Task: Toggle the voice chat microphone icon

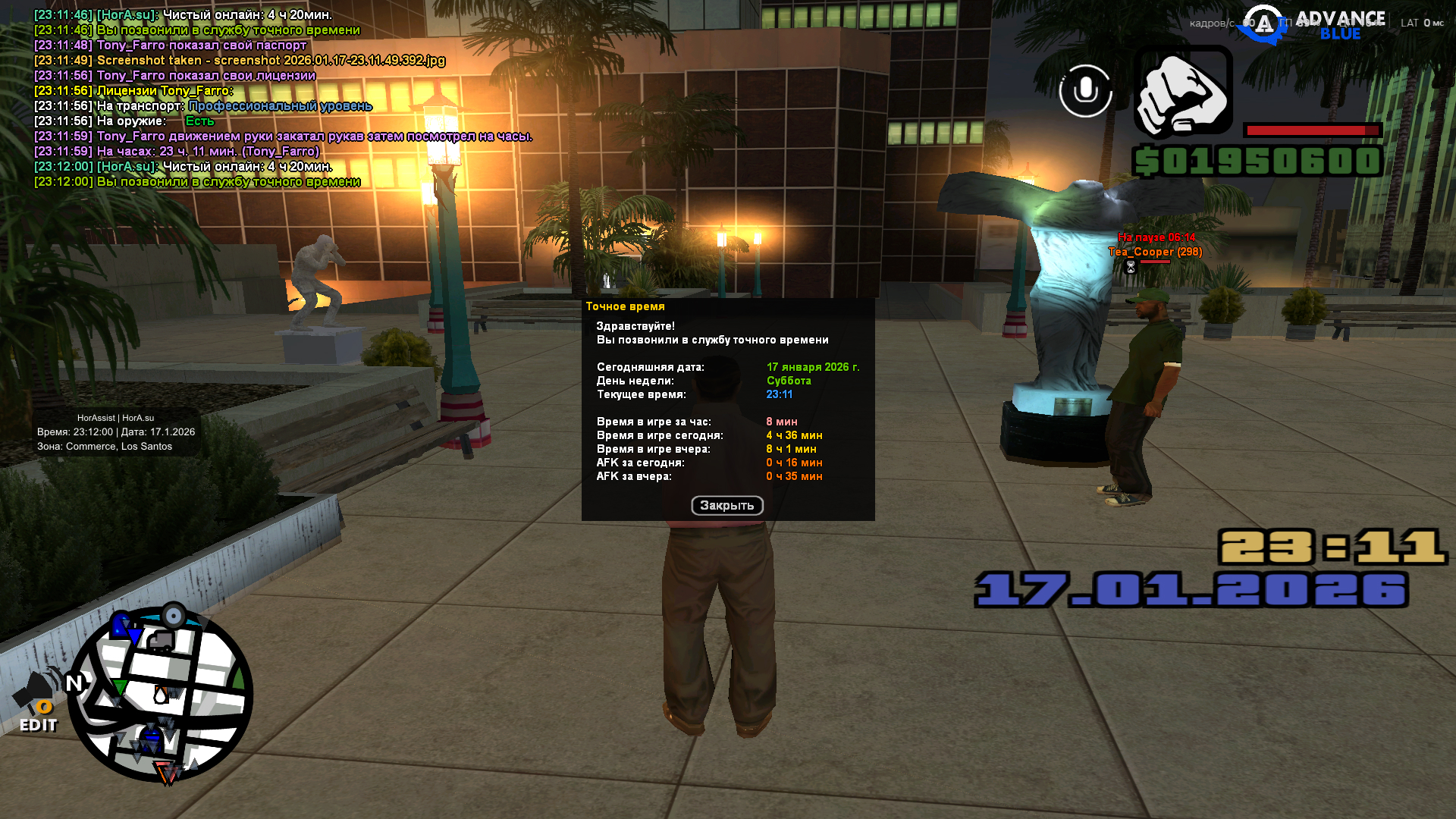Action: point(1085,91)
